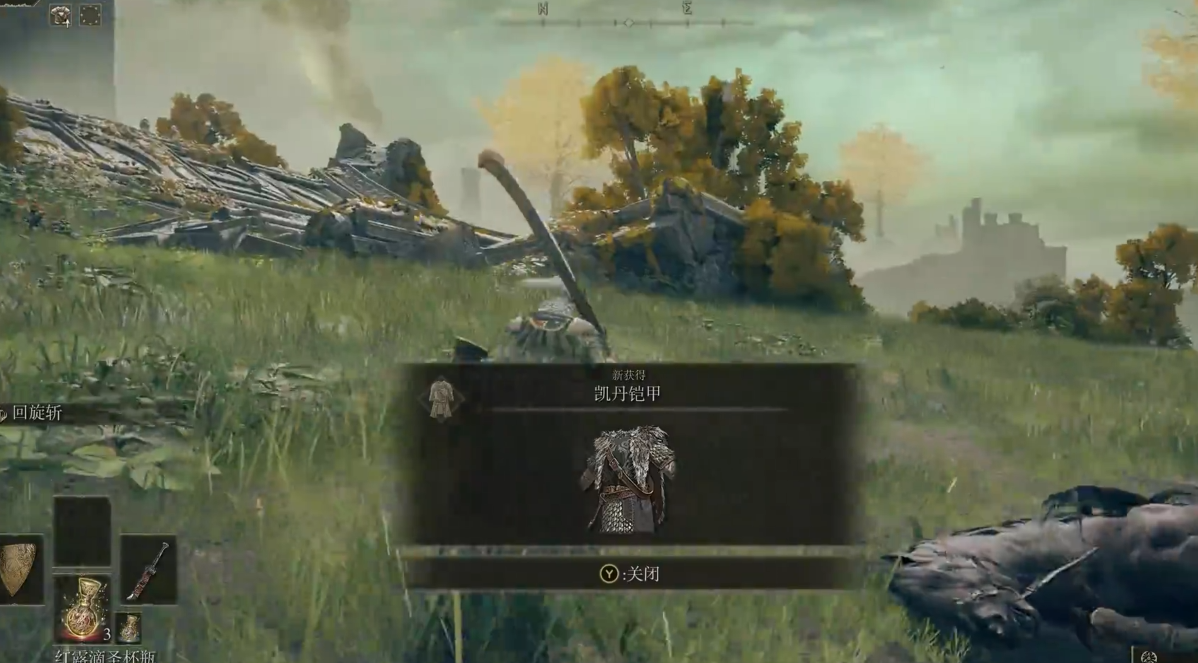Image resolution: width=1198 pixels, height=663 pixels.
Task: Click the armor status icon with arrow
Action: pyautogui.click(x=60, y=15)
